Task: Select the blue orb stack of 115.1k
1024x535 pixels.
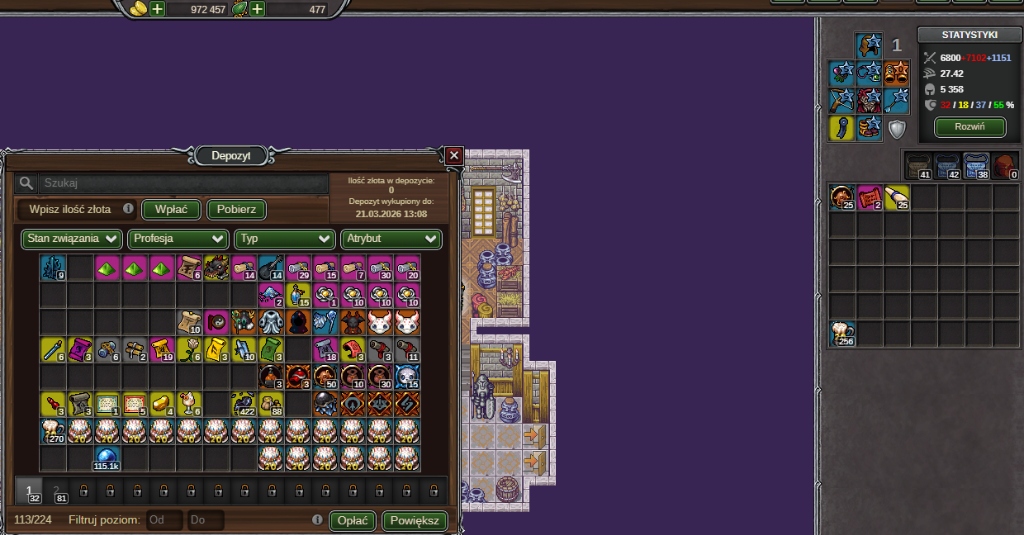Action: [x=107, y=459]
